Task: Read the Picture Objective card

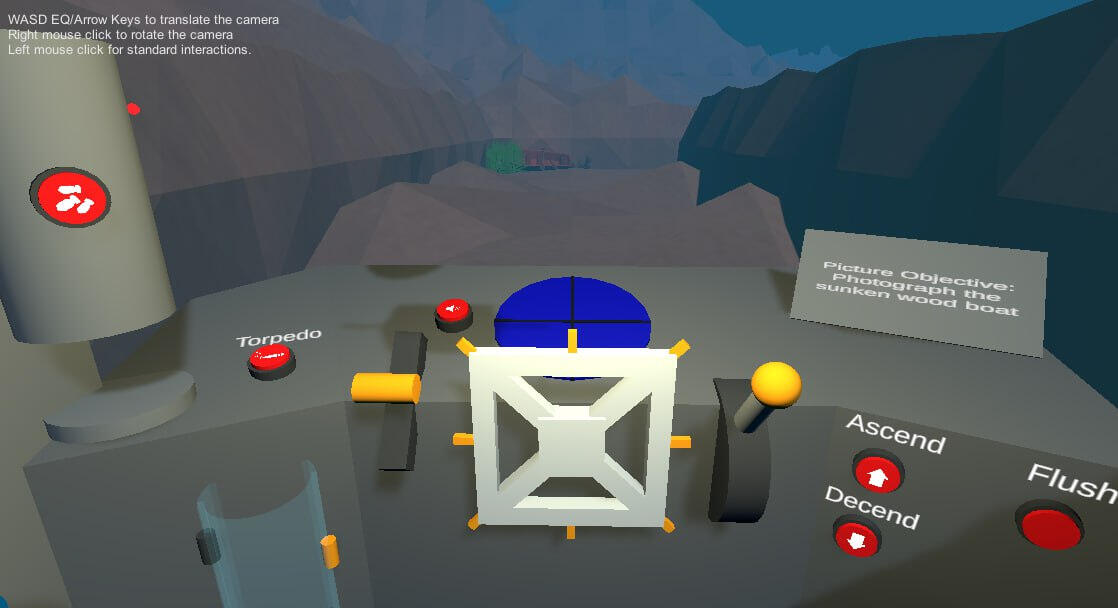Action: pos(918,290)
